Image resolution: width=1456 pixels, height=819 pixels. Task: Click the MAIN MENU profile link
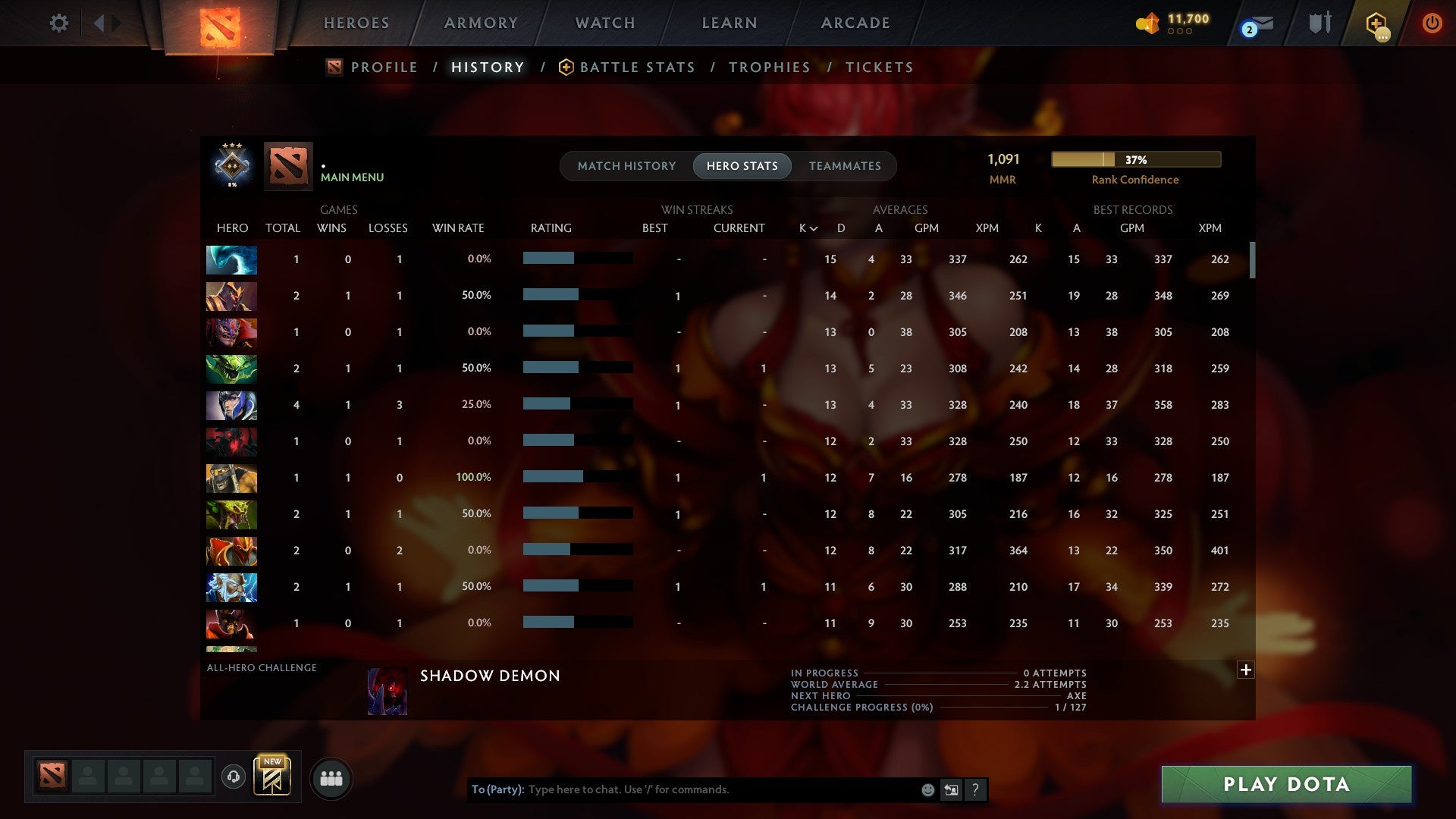(352, 177)
